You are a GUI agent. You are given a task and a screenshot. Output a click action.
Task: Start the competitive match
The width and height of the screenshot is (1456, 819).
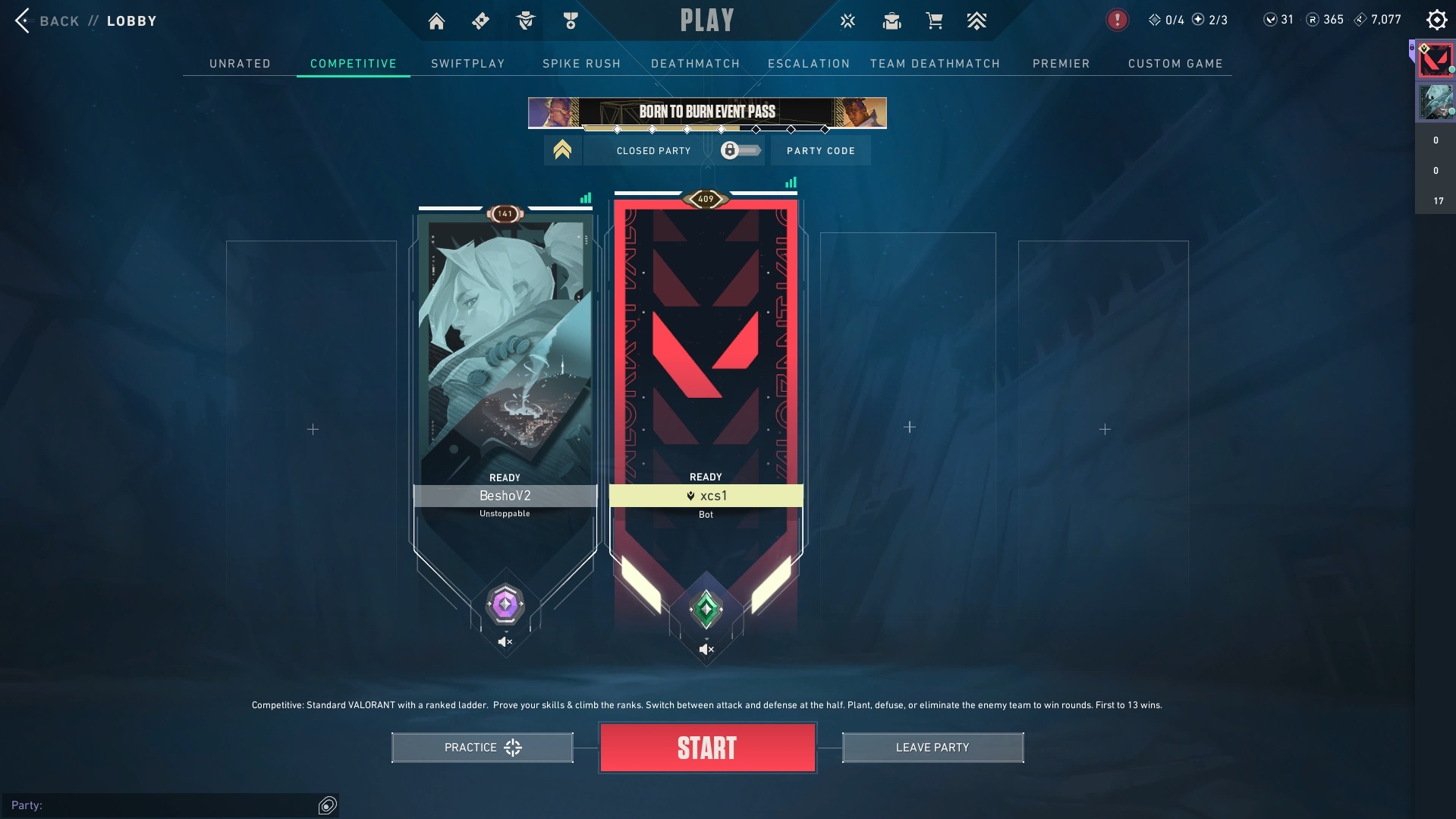coord(707,748)
